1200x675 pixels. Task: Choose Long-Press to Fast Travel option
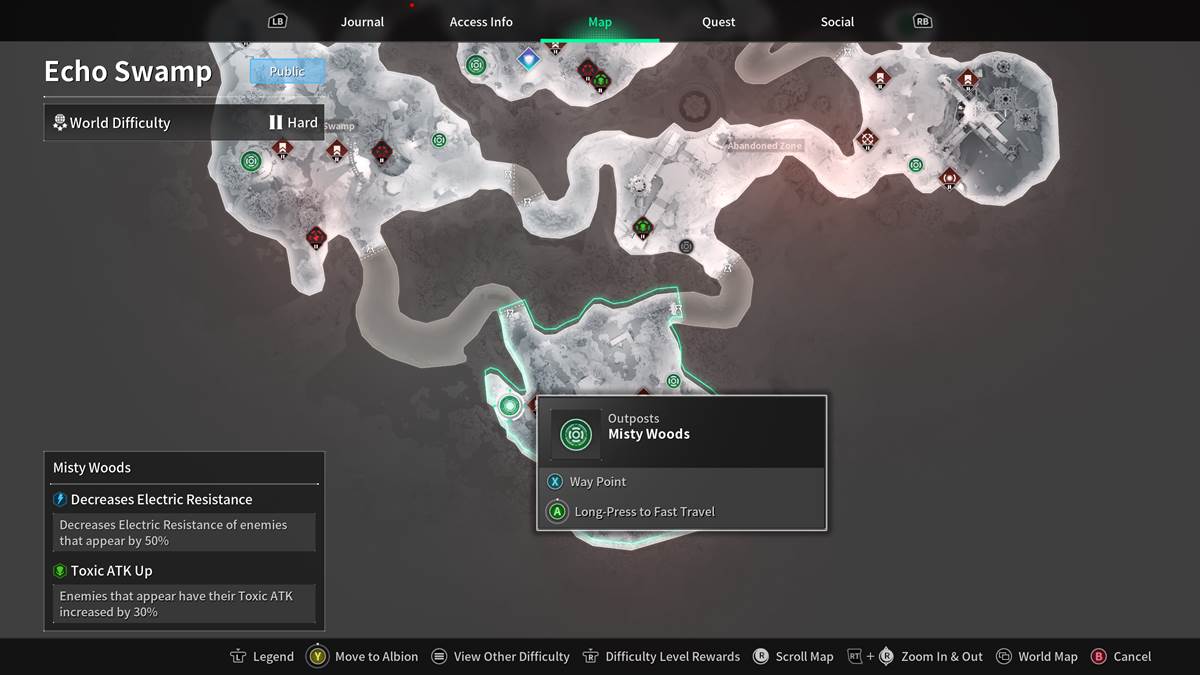coord(644,512)
